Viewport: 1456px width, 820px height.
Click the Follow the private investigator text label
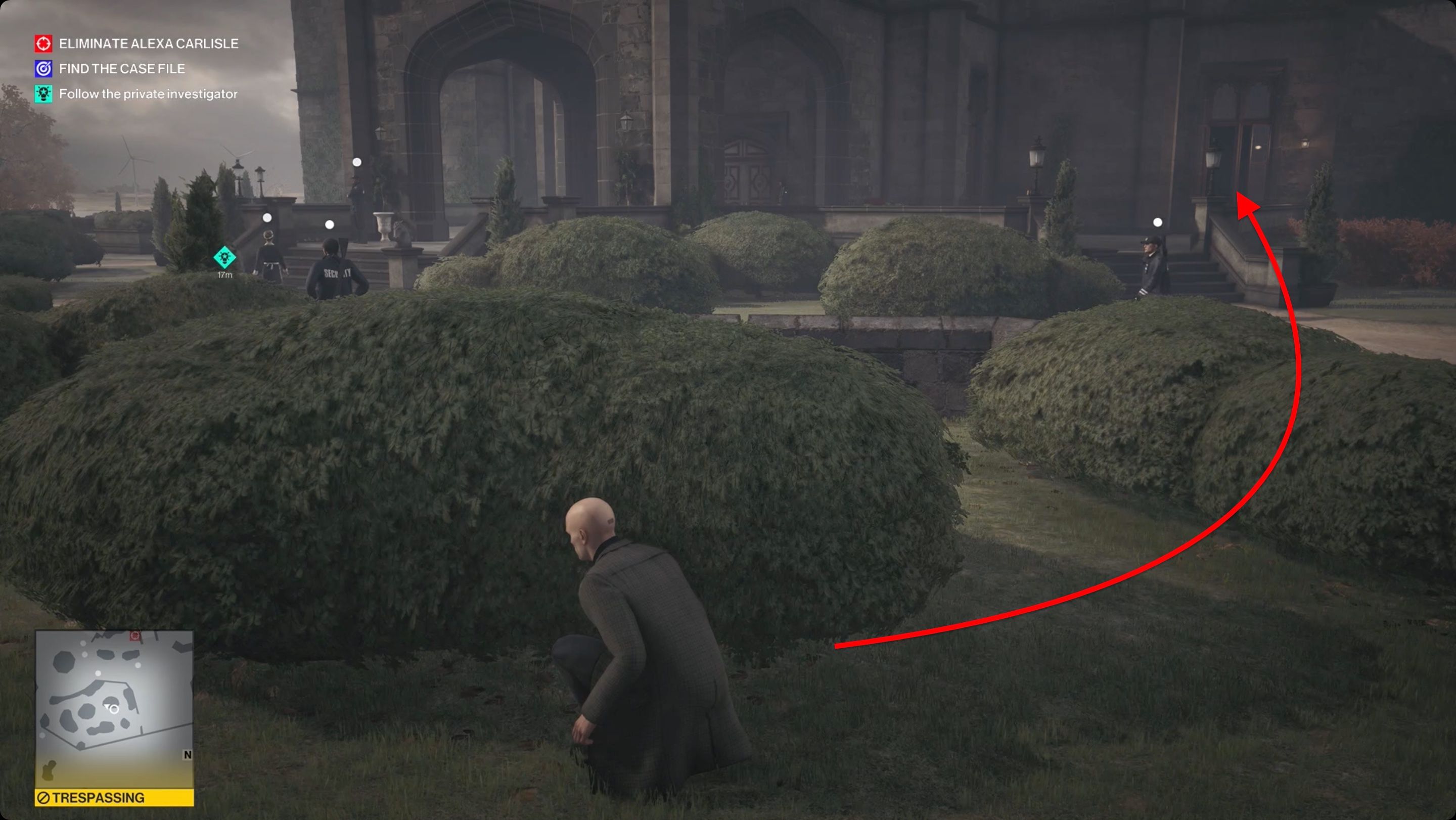tap(149, 94)
